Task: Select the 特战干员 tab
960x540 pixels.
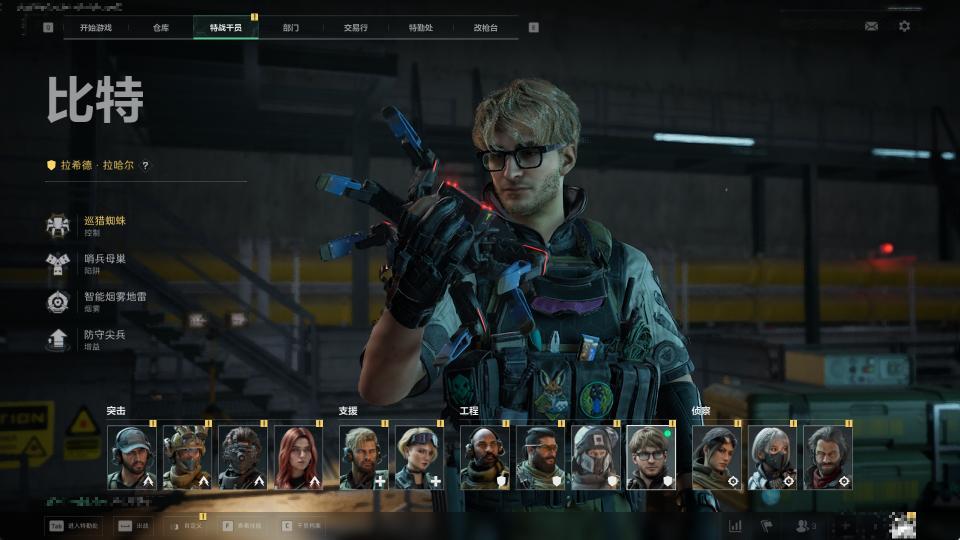Action: click(225, 27)
